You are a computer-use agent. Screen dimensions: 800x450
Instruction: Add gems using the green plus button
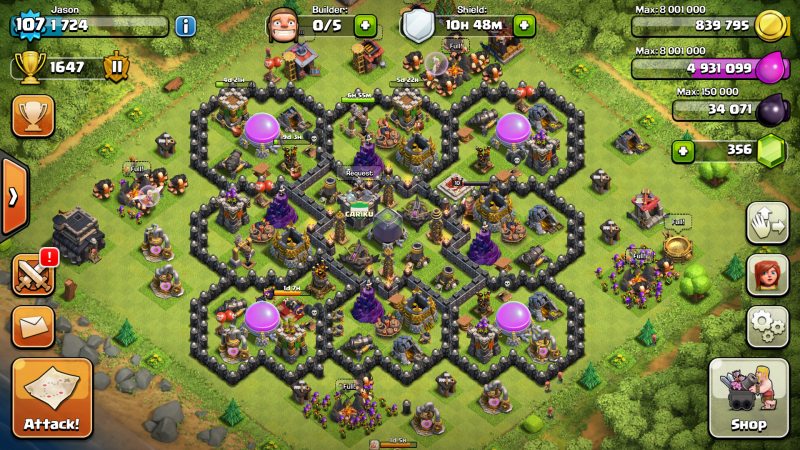(x=683, y=151)
